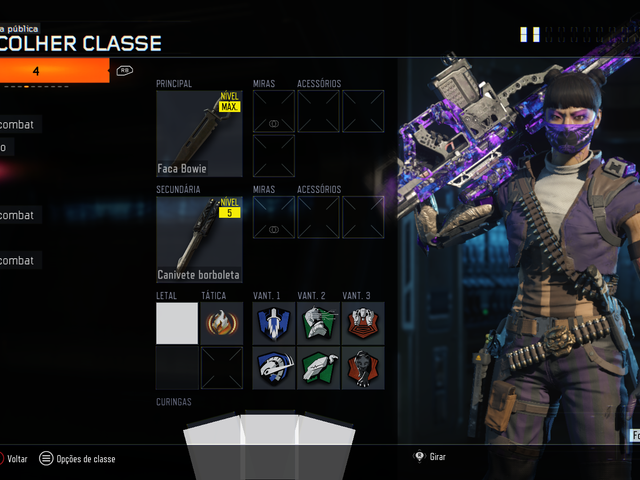Open the Faca Bowie primary weapon slot
Image resolution: width=640 pixels, height=480 pixels.
click(x=199, y=133)
